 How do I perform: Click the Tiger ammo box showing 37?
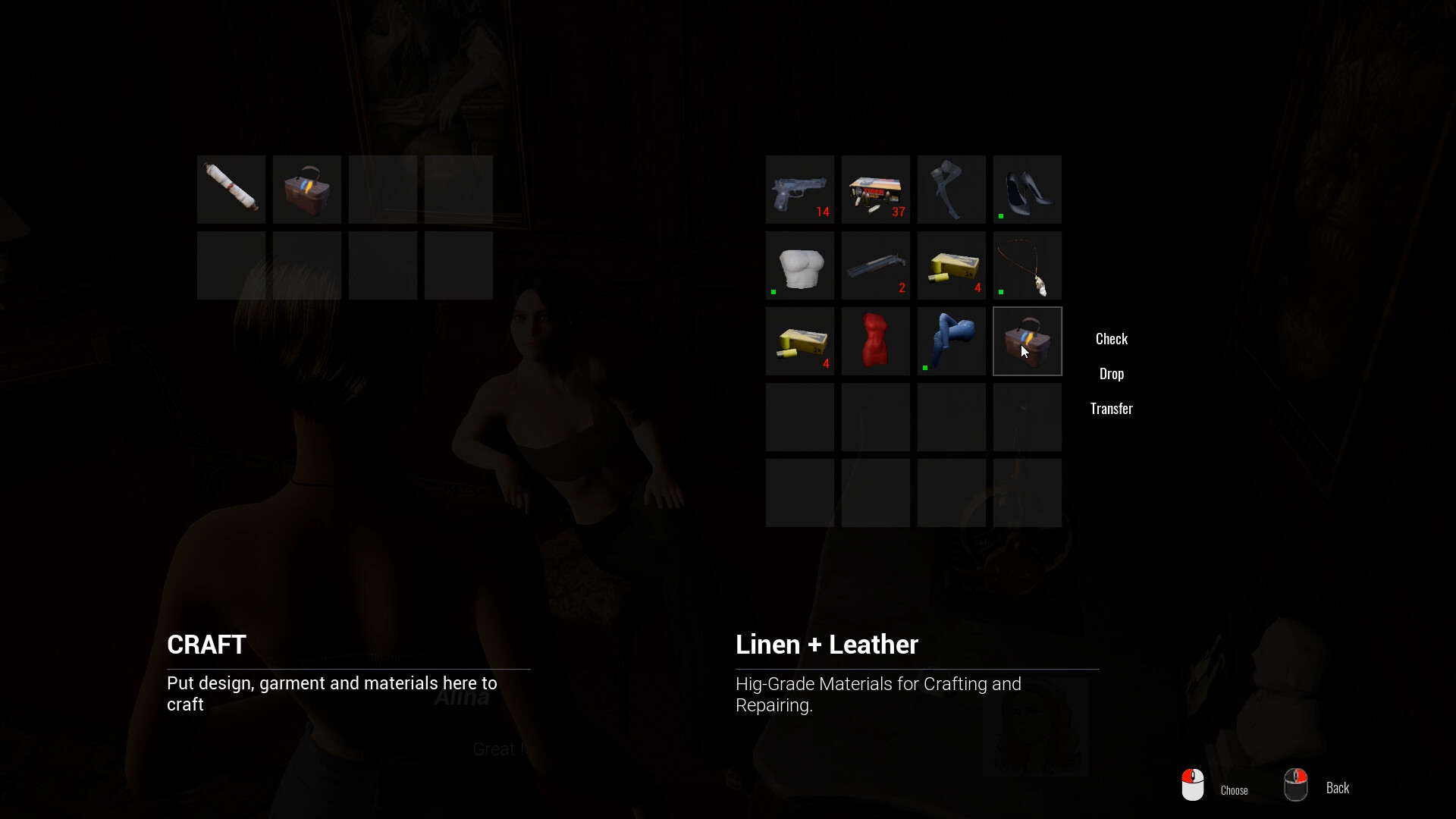[x=876, y=190]
